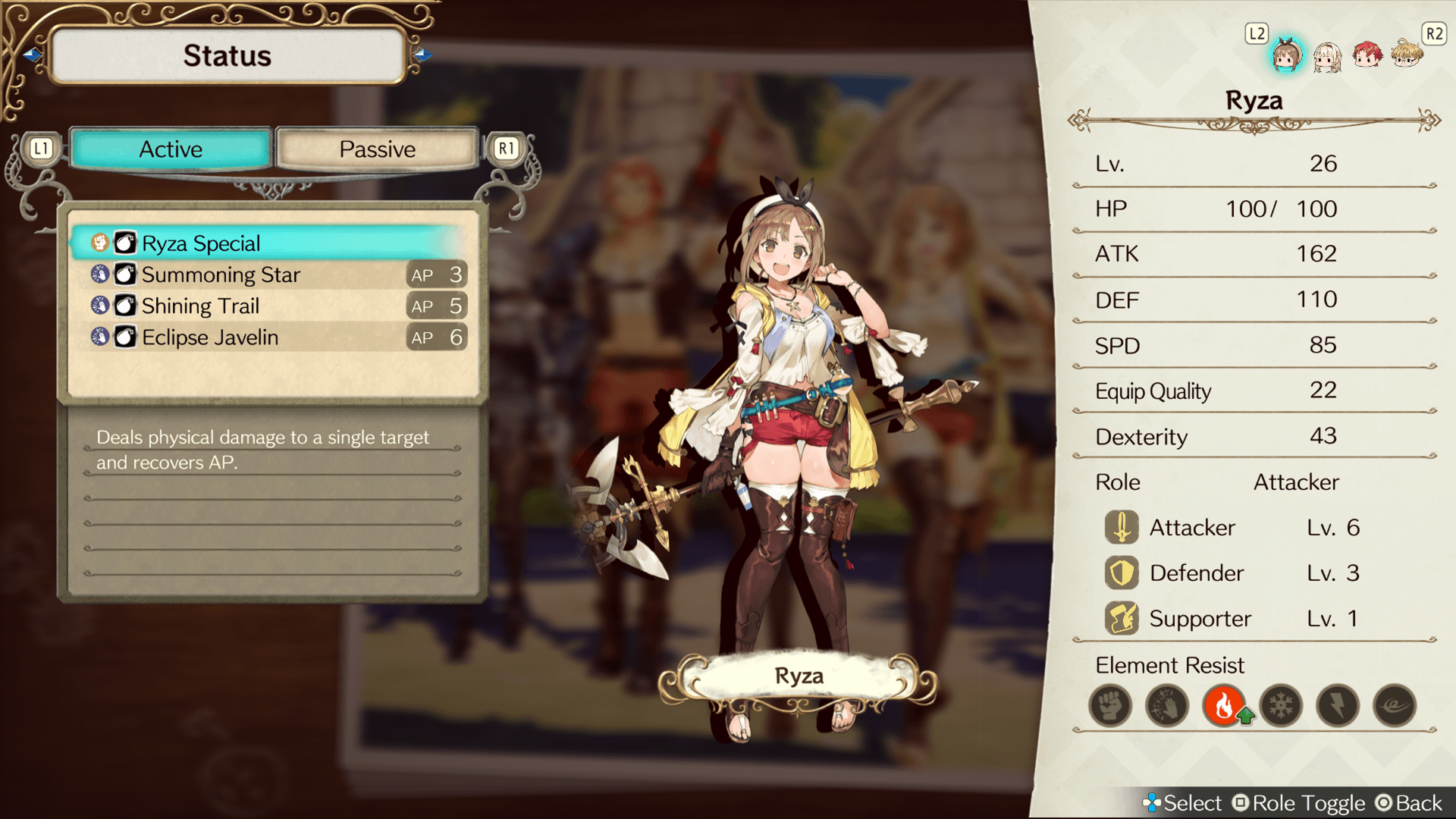Pick the hat-wearing party member portrait

tap(1407, 55)
